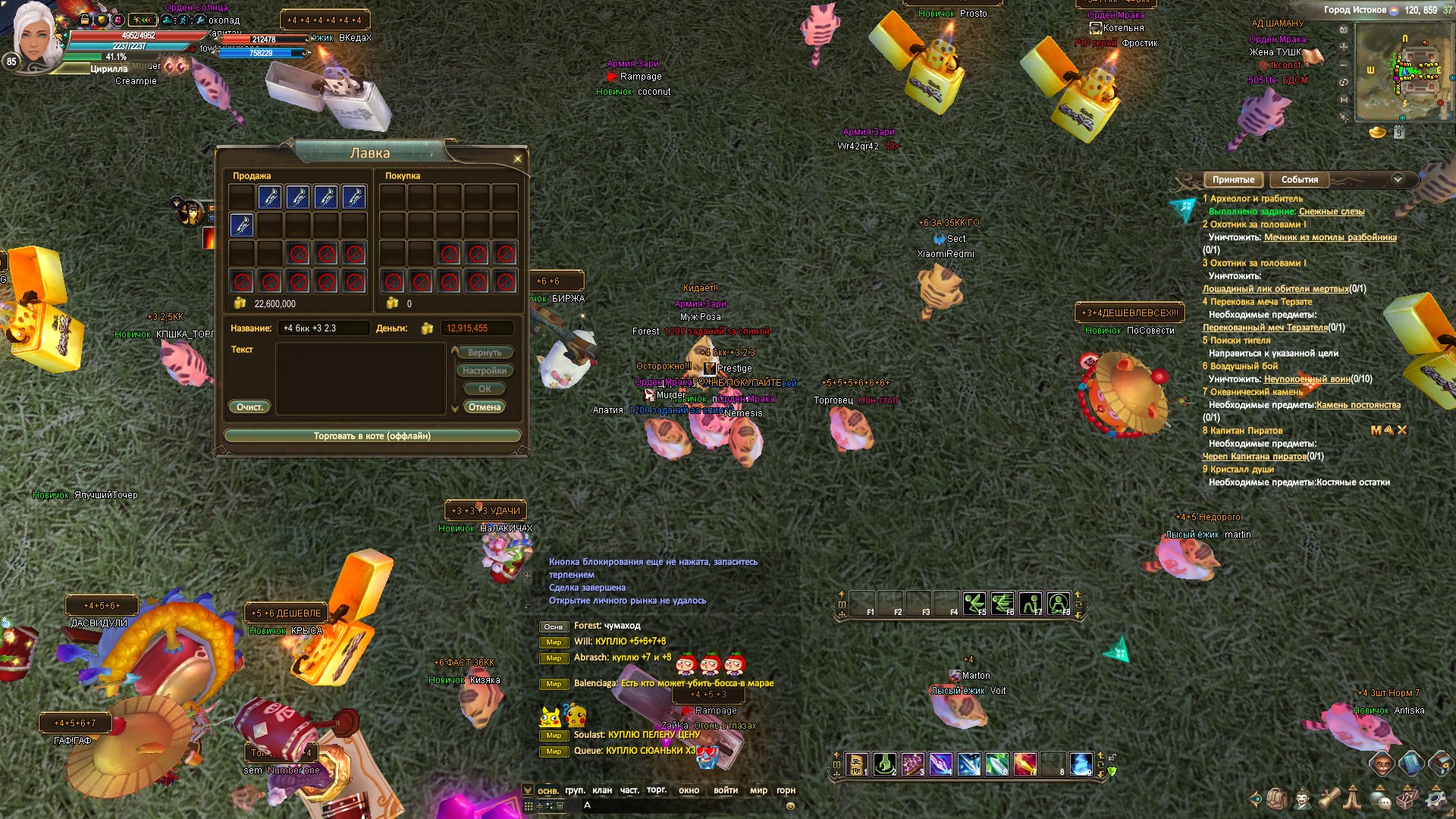This screenshot has width=1456, height=819.
Task: Confirm shop with the ОК button
Action: click(x=485, y=389)
